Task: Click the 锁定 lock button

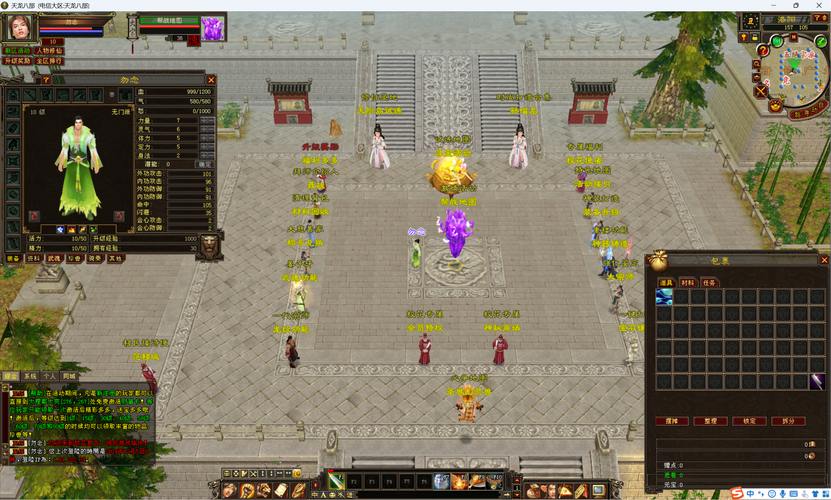Action: pos(750,421)
